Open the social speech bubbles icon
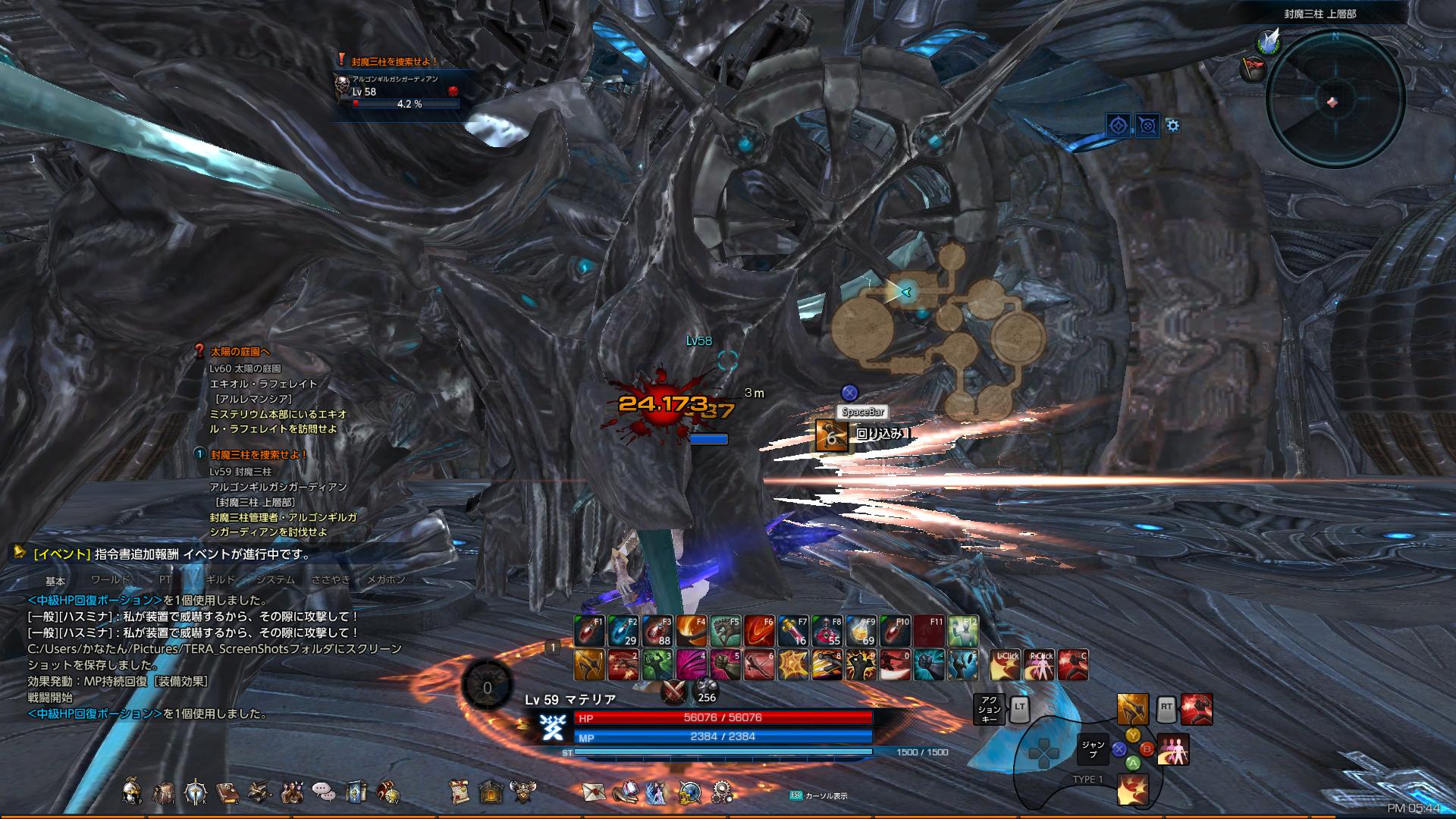 coord(324,792)
